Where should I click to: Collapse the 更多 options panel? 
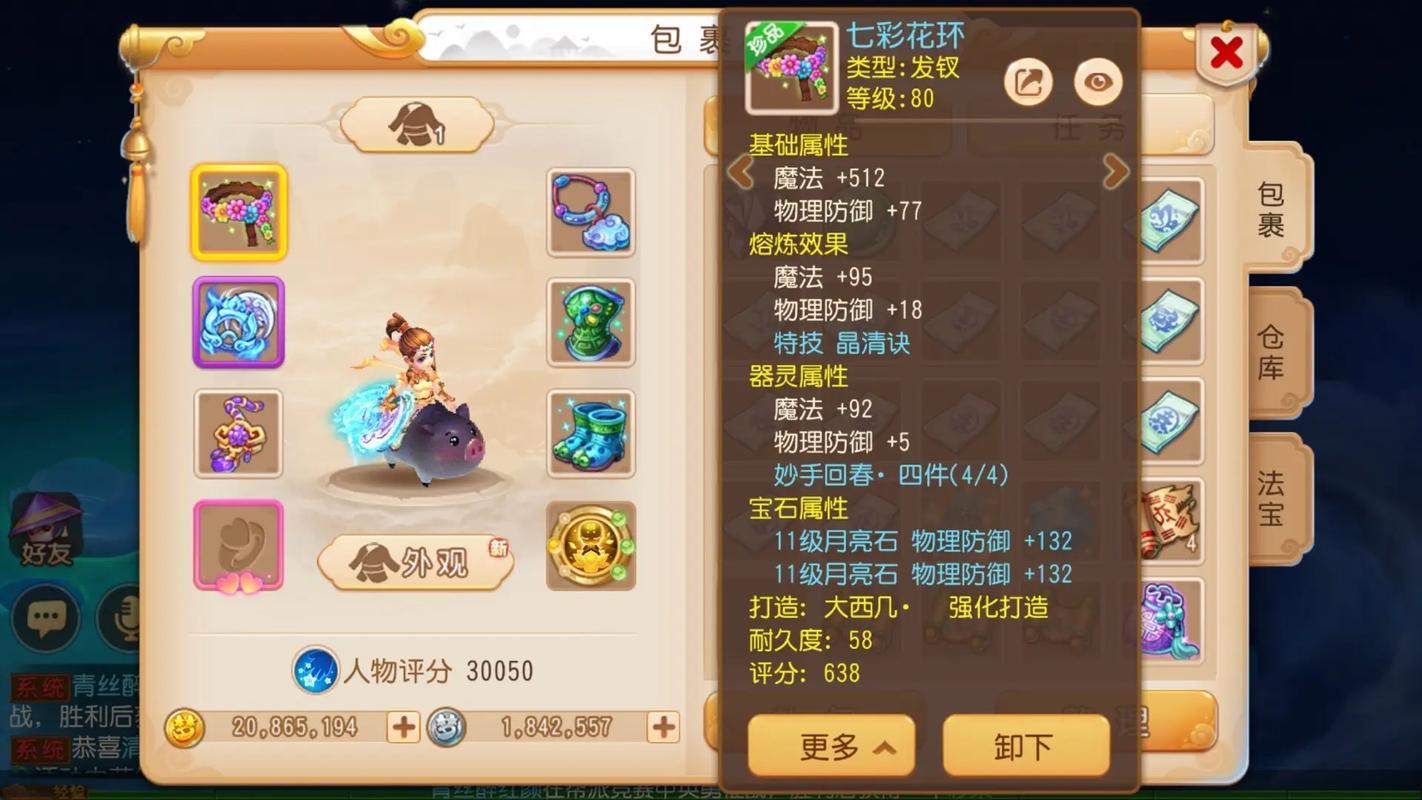[832, 744]
